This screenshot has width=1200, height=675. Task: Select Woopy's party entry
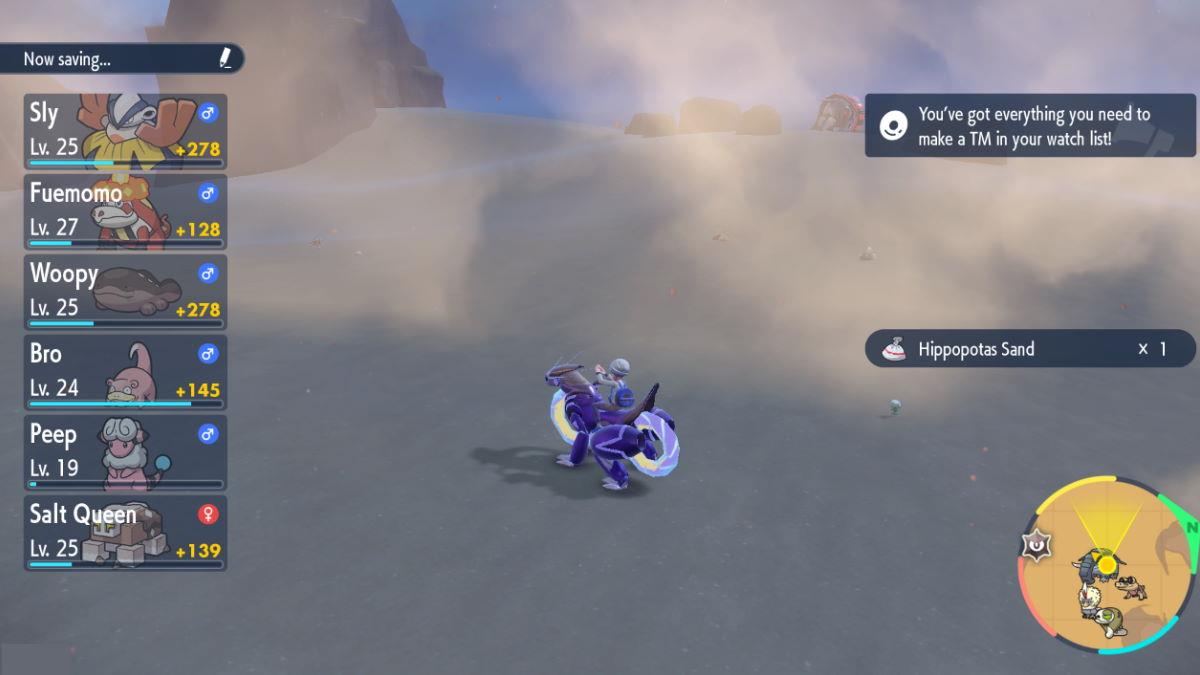point(125,292)
